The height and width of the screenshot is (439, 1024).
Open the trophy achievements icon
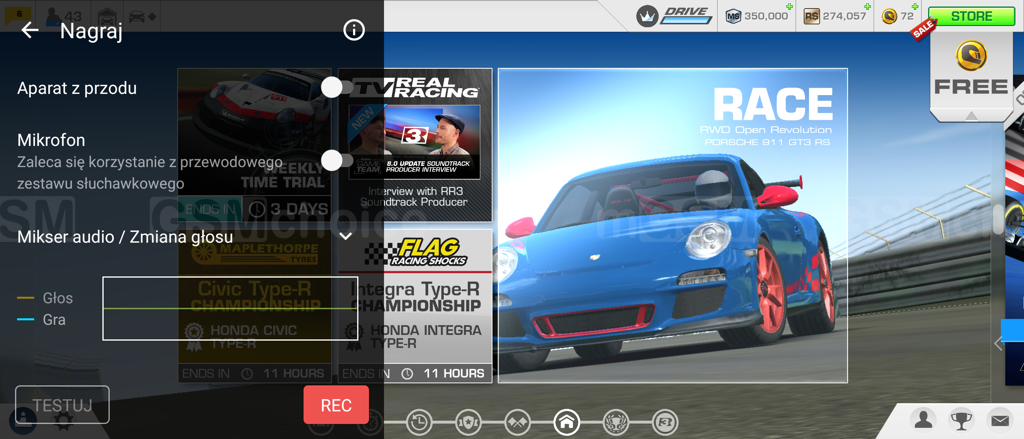click(962, 420)
